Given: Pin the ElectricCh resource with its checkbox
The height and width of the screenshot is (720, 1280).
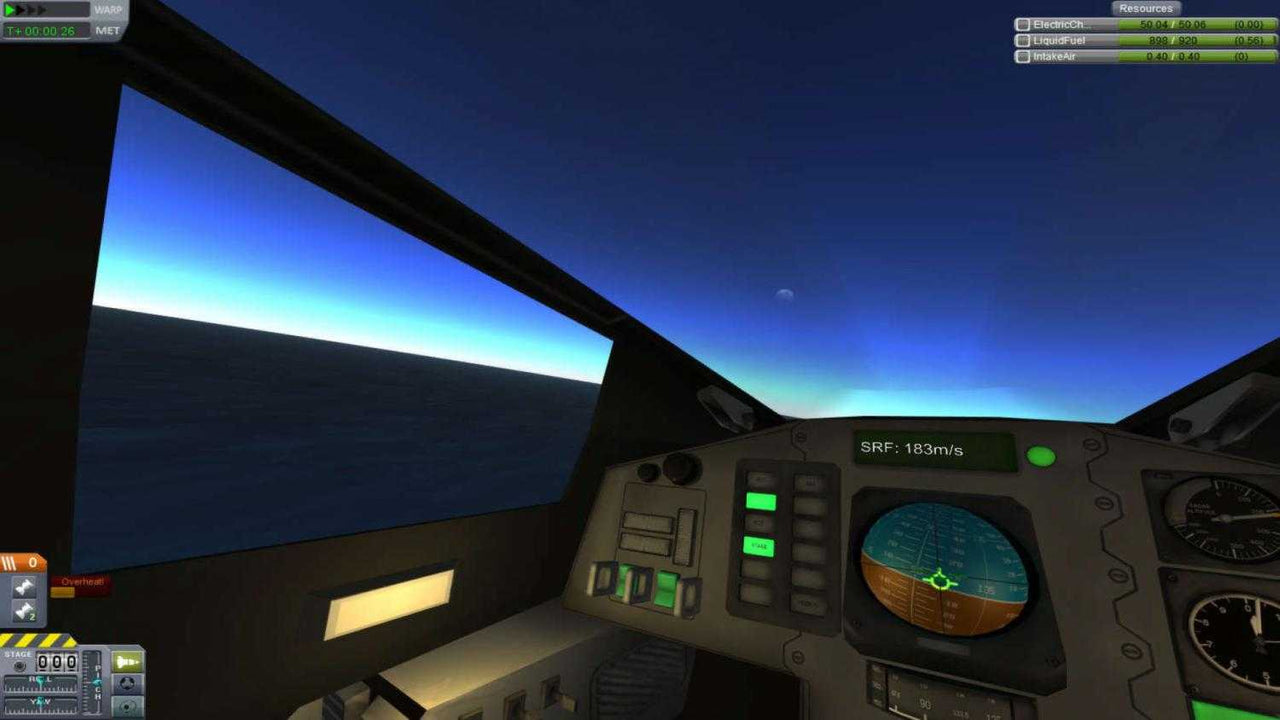Looking at the screenshot, I should (x=1023, y=25).
